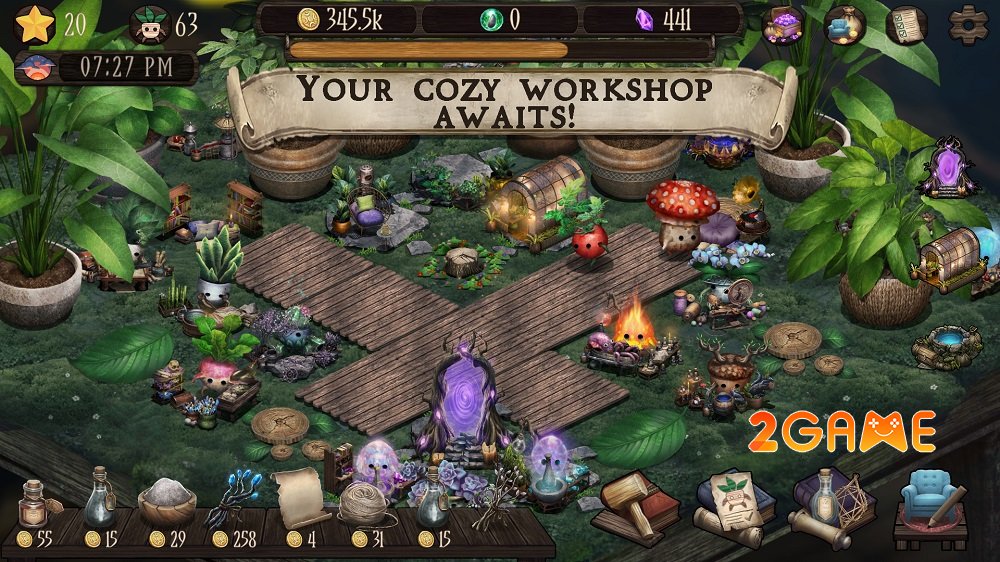The height and width of the screenshot is (562, 1000).
Task: Click the green gem currency counter
Action: click(x=500, y=20)
